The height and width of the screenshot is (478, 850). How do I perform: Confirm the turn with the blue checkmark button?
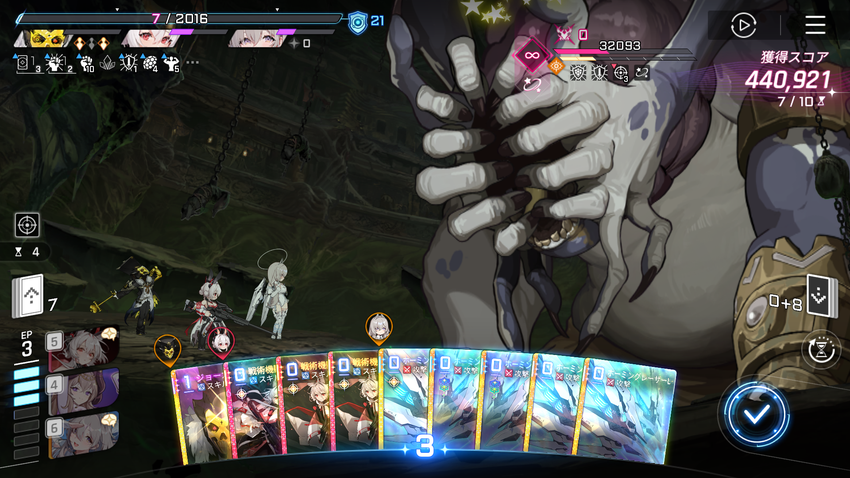(757, 412)
